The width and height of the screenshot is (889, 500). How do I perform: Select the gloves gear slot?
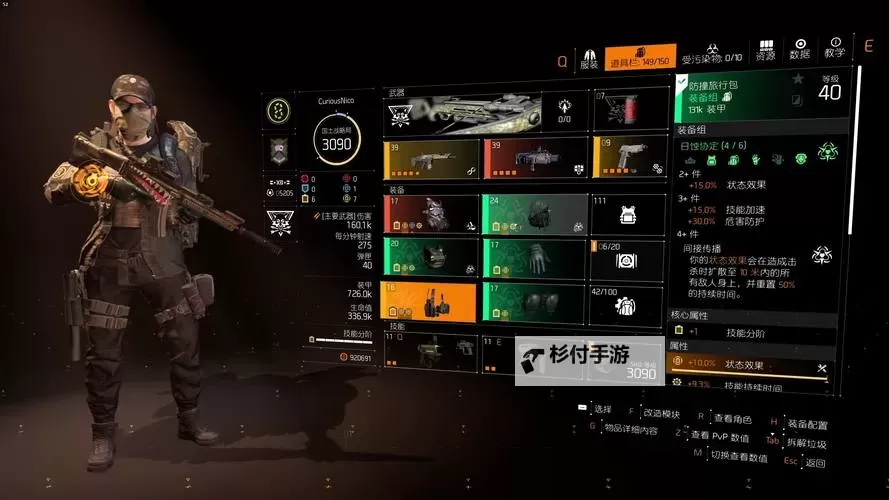[534, 257]
